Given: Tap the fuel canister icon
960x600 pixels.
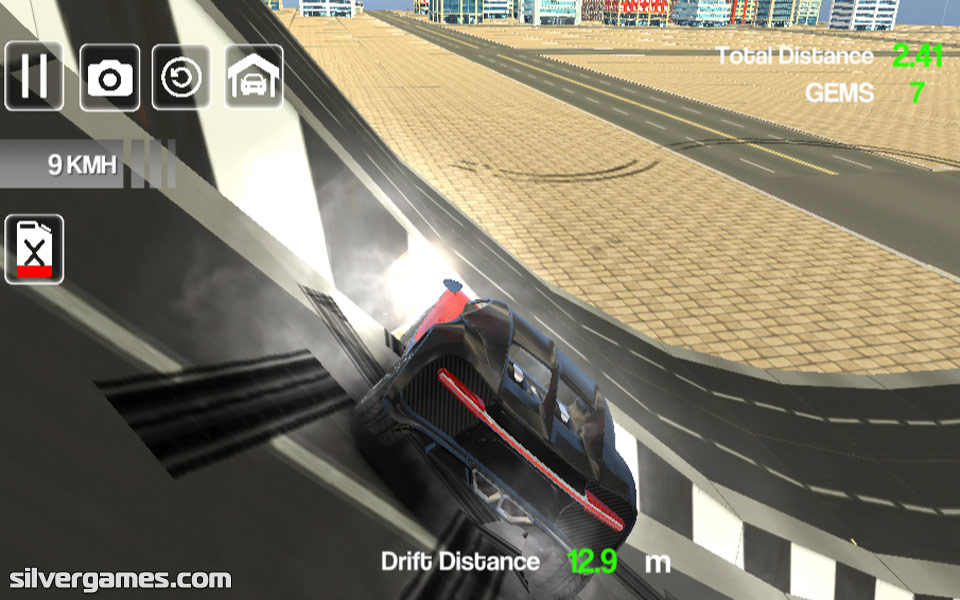Looking at the screenshot, I should click(x=35, y=249).
